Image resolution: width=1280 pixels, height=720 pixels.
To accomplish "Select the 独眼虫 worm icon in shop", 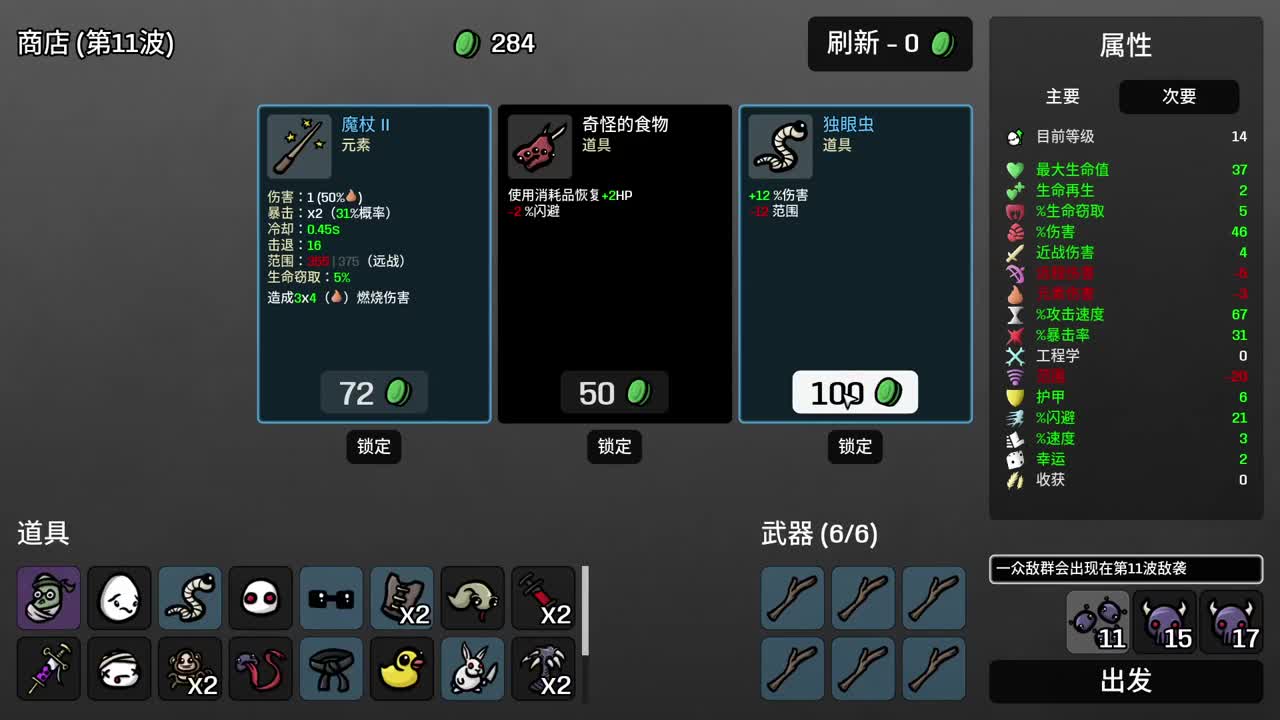I will pos(780,146).
